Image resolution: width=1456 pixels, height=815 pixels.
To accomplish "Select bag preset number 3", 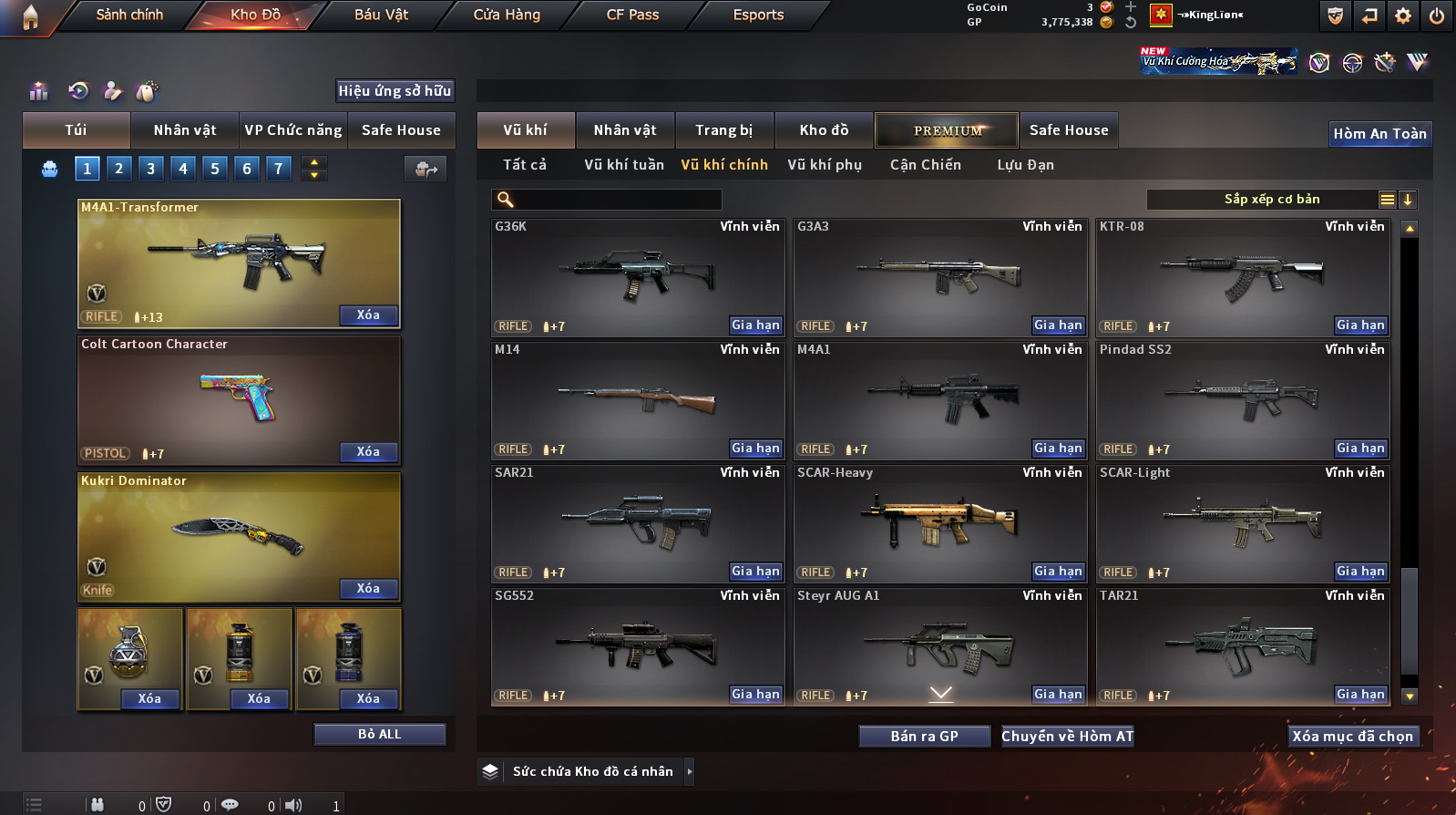I will (x=151, y=169).
